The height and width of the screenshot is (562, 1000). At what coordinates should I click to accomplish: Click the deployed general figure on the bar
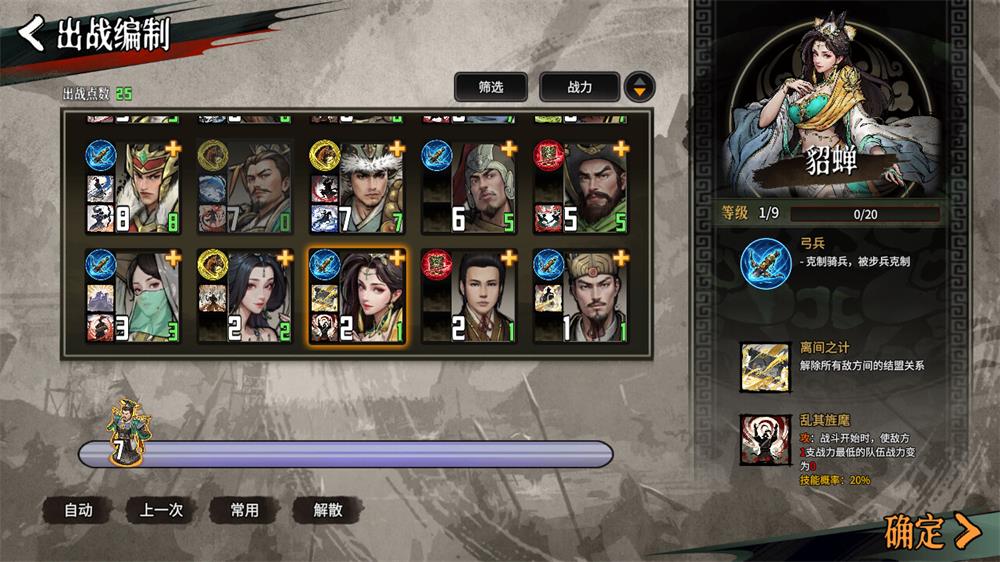pos(127,432)
